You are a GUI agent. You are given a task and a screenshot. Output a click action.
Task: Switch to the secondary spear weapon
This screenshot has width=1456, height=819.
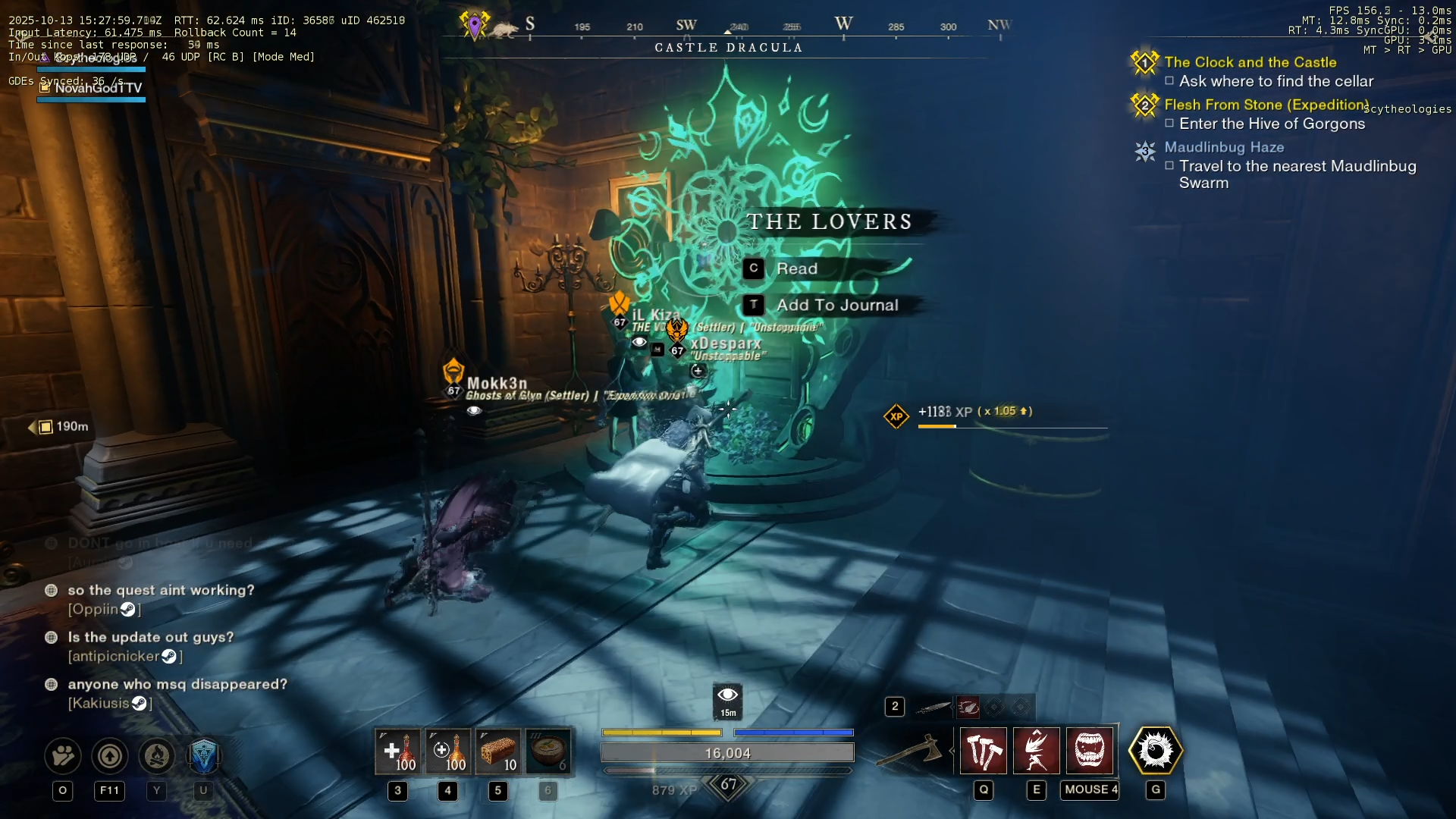[933, 708]
